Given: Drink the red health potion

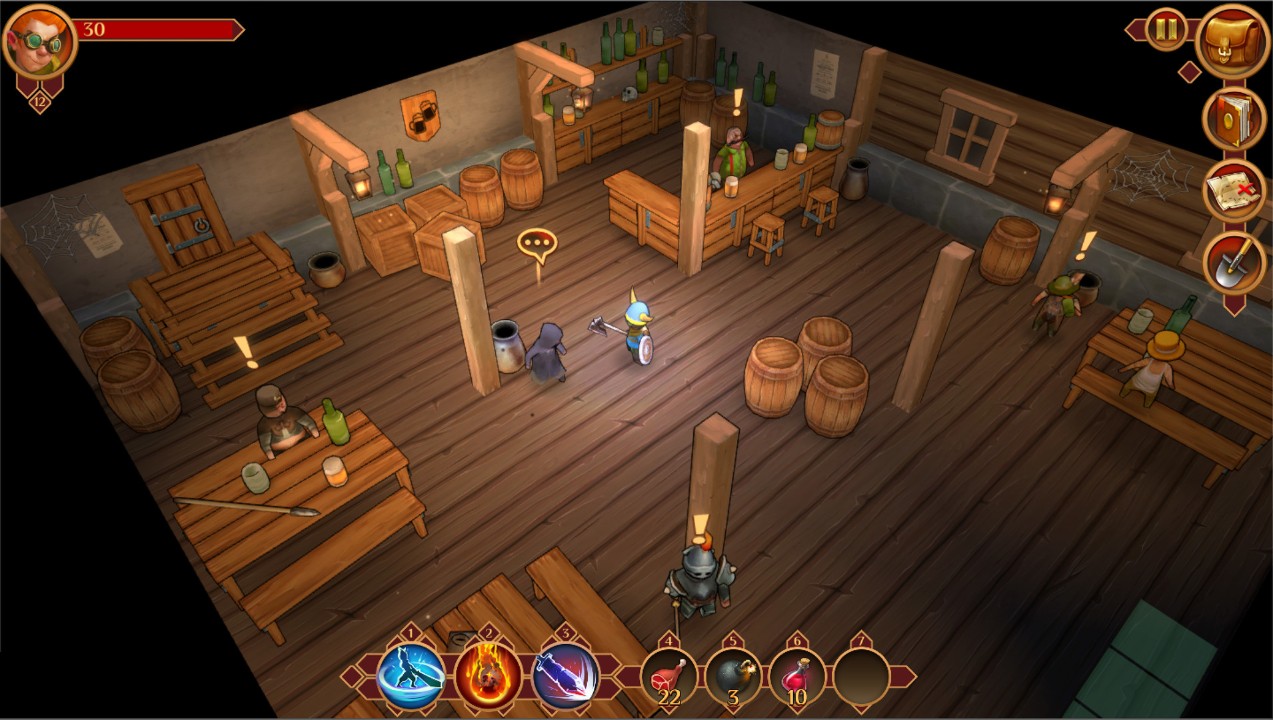Looking at the screenshot, I should pos(797,677).
